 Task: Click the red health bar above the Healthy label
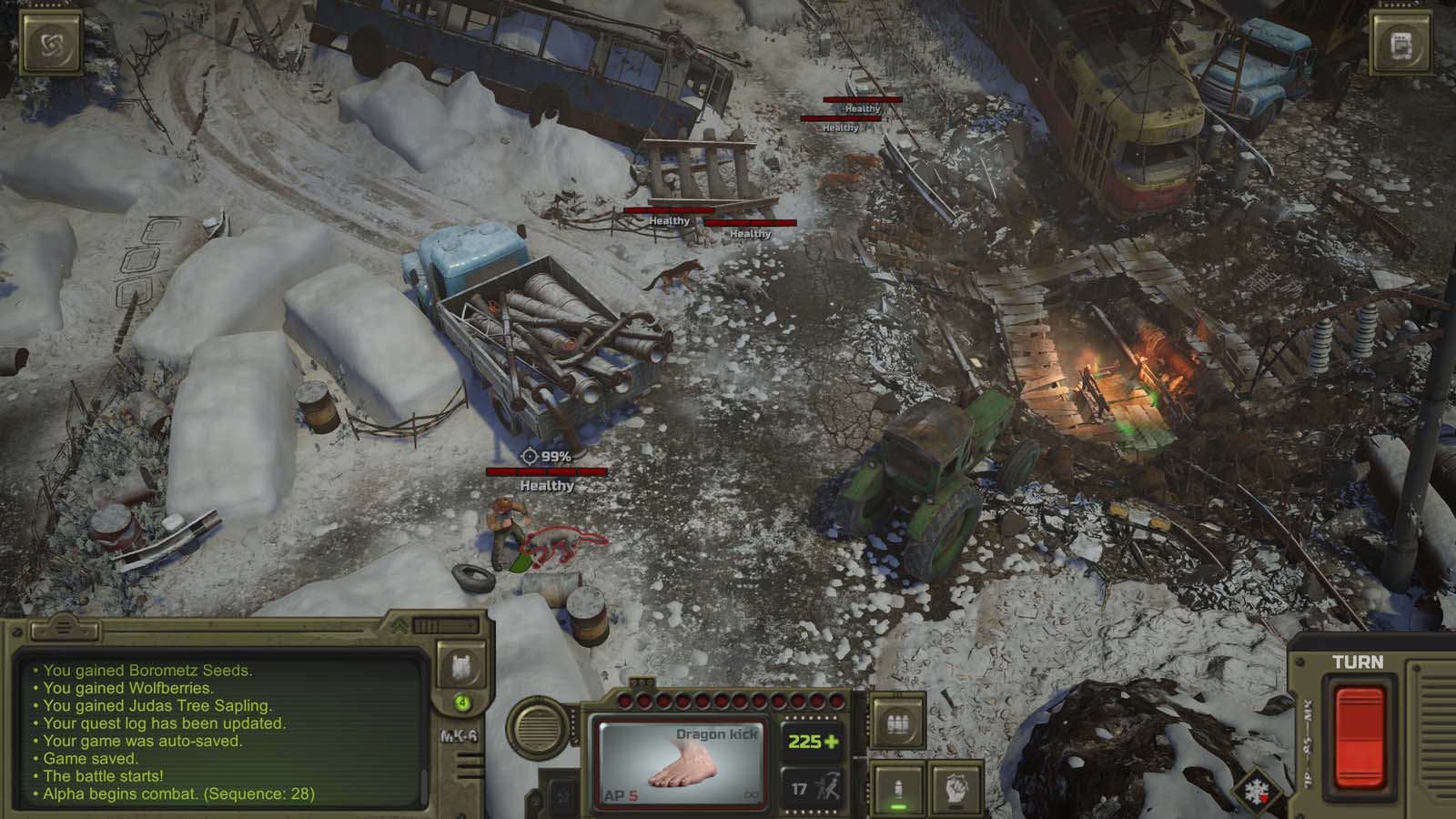tap(546, 471)
